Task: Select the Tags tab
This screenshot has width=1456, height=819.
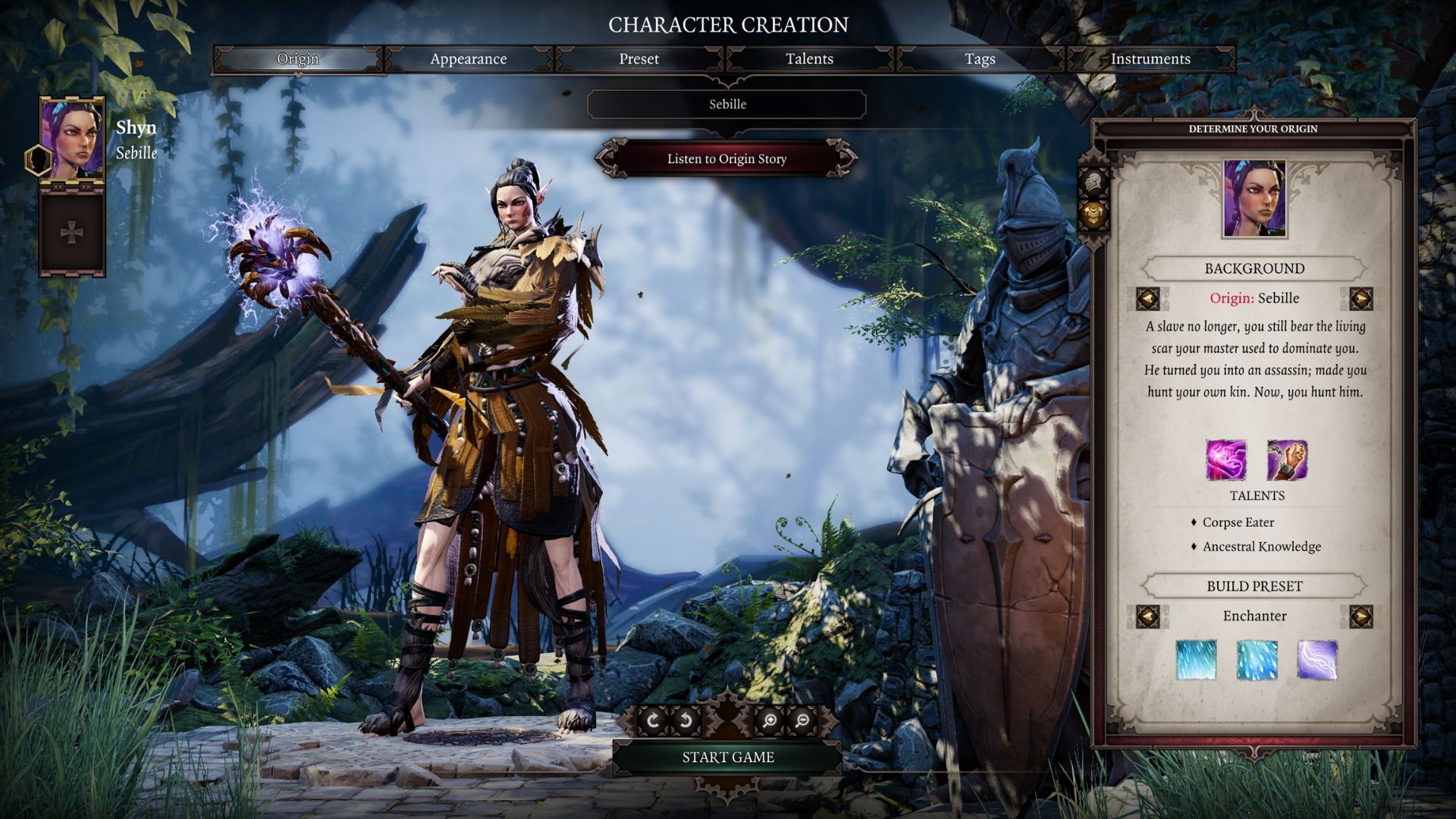Action: coord(980,59)
